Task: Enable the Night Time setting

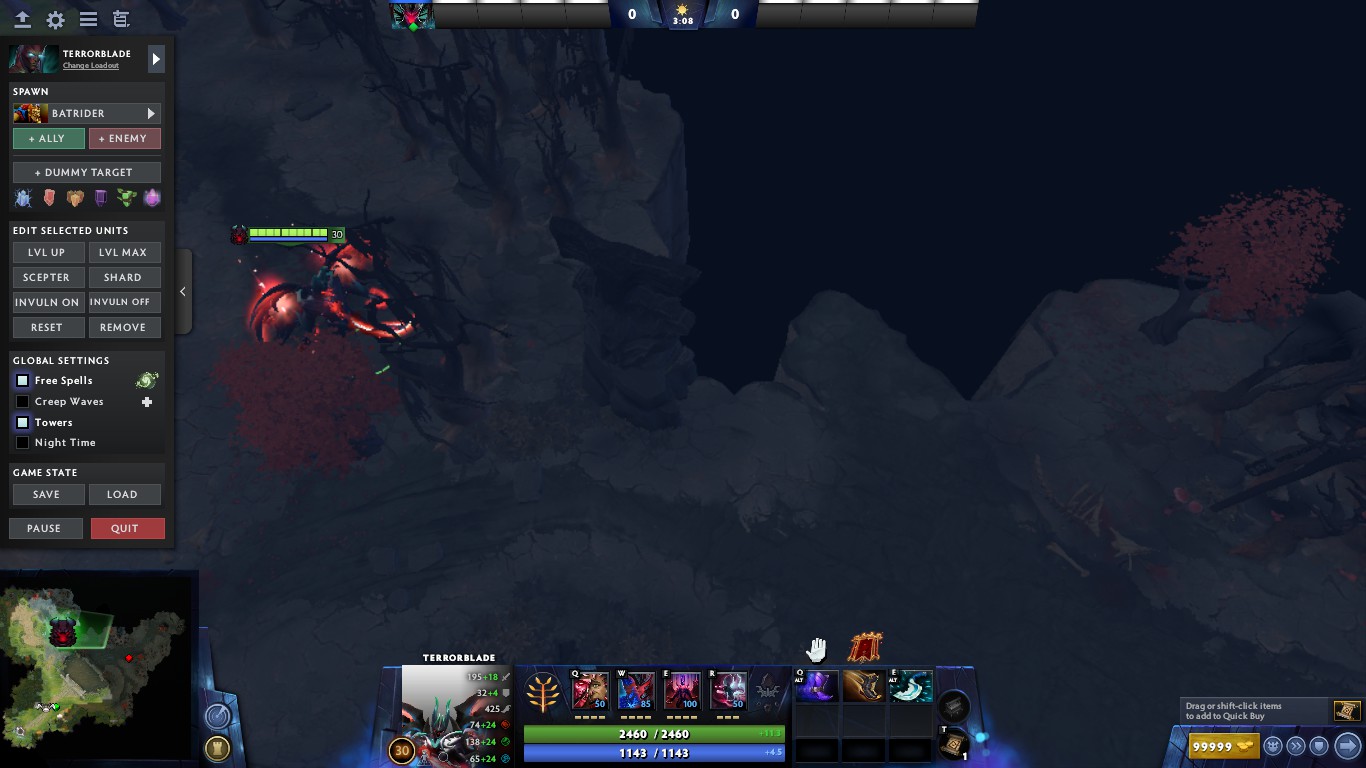Action: (22, 442)
